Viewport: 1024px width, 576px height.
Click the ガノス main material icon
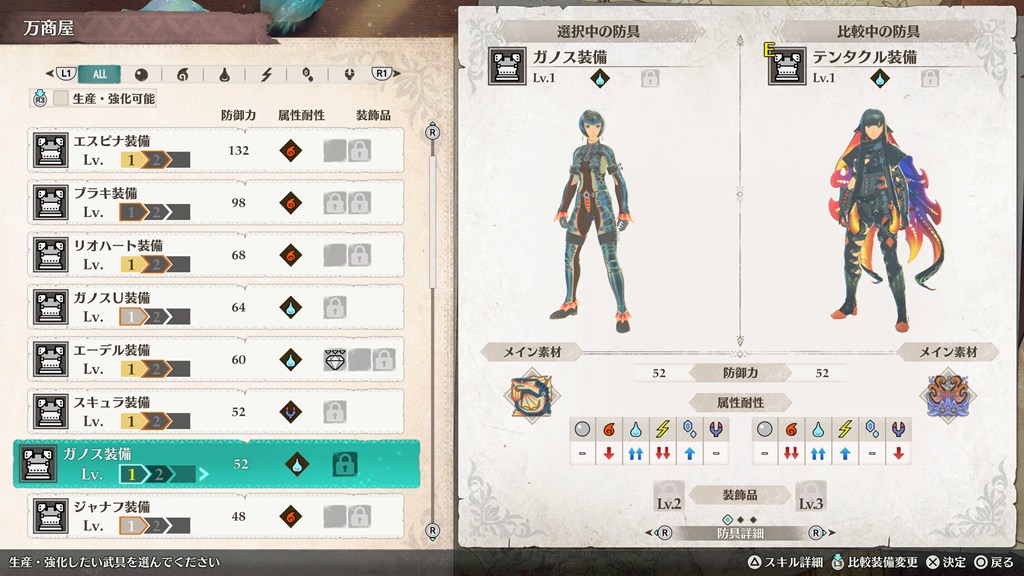[529, 393]
